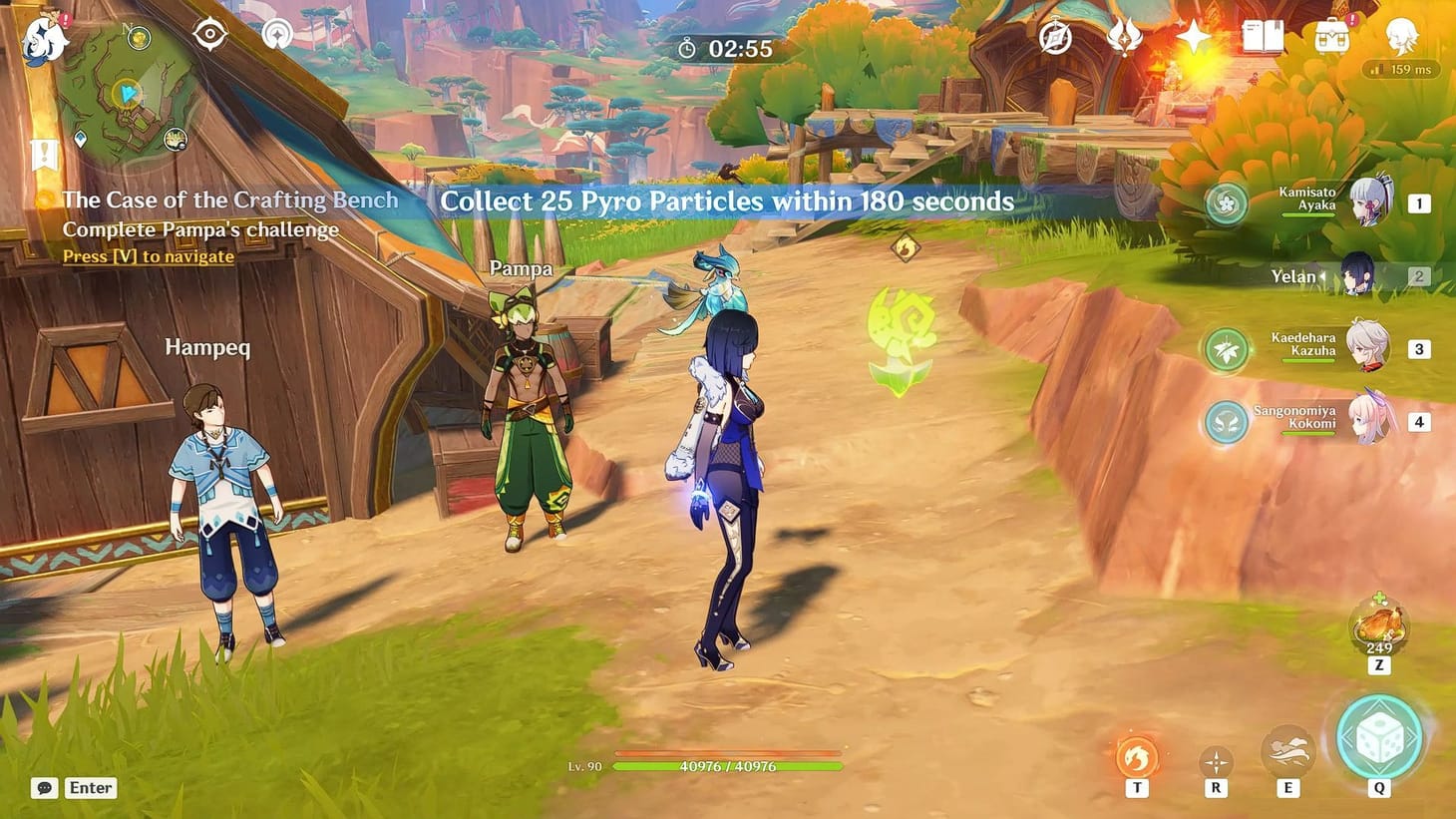Click the Press [V] to navigate link

[147, 256]
